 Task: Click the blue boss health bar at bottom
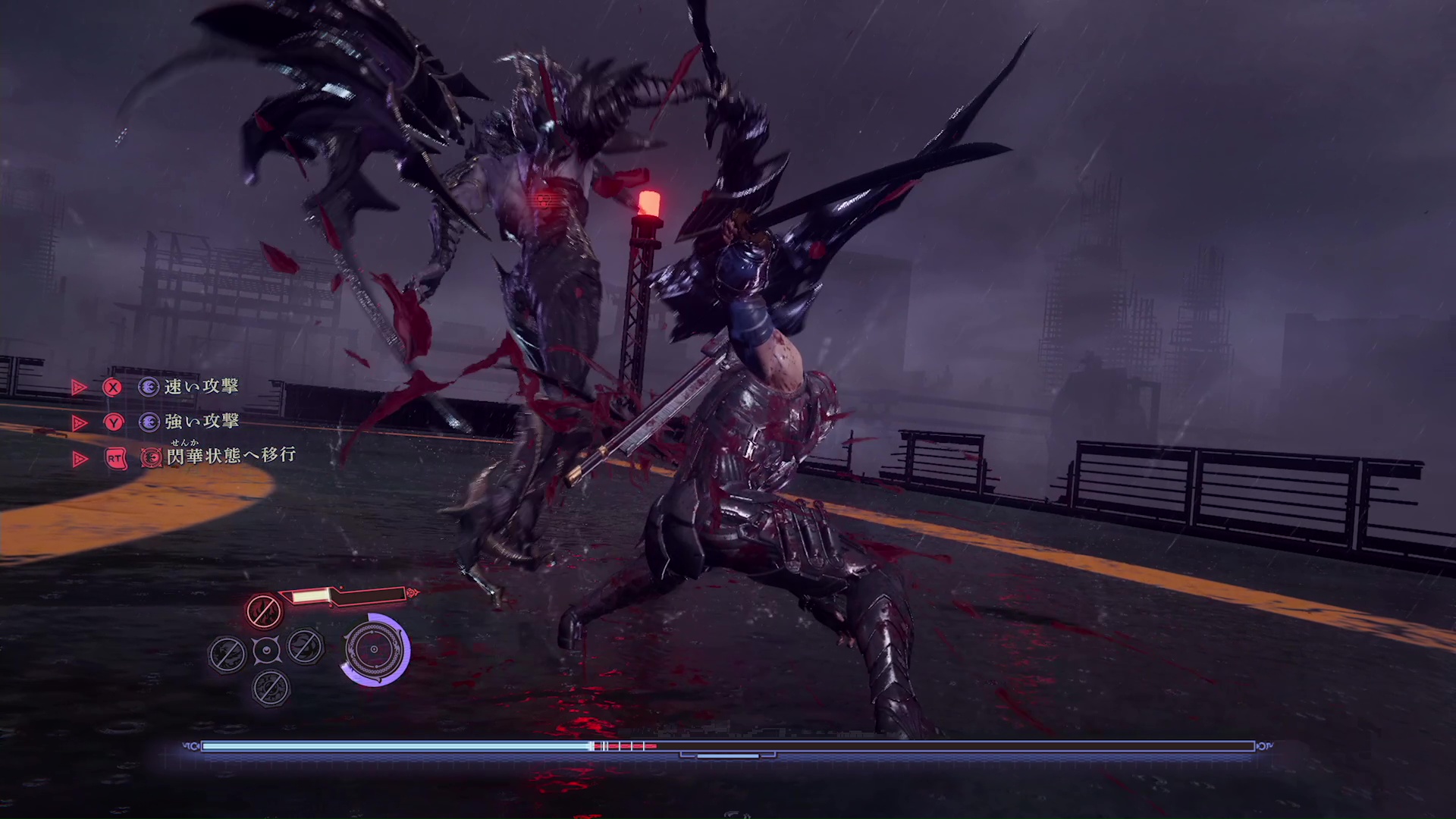[394, 747]
